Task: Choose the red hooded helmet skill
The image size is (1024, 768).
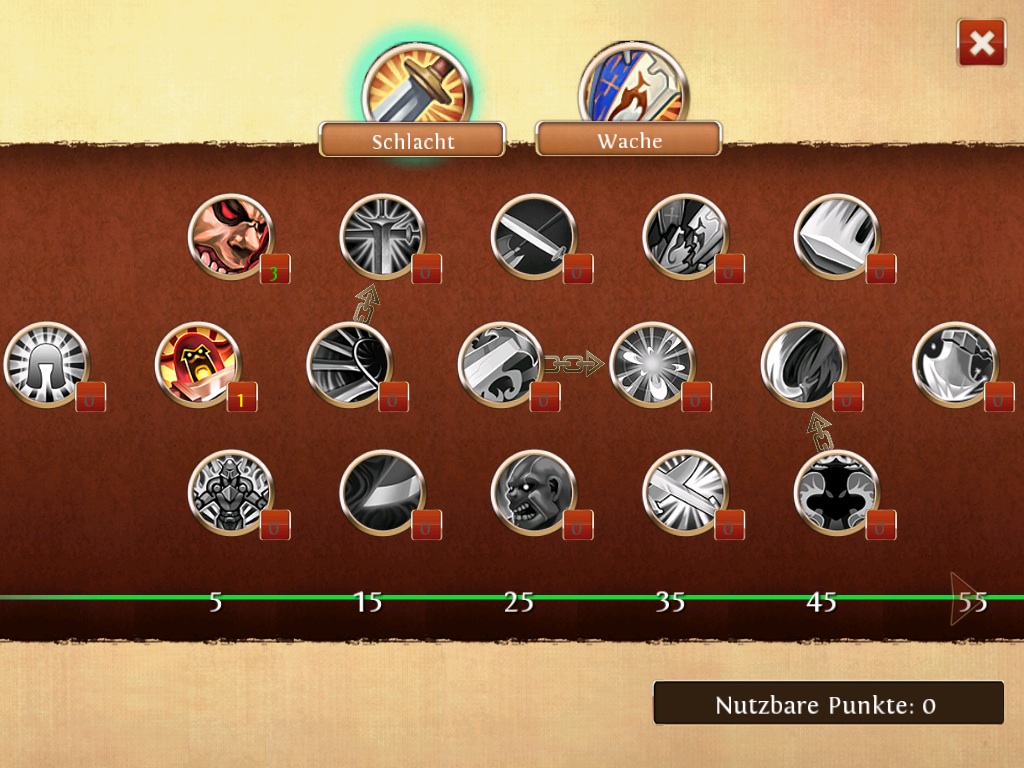Action: pos(197,364)
